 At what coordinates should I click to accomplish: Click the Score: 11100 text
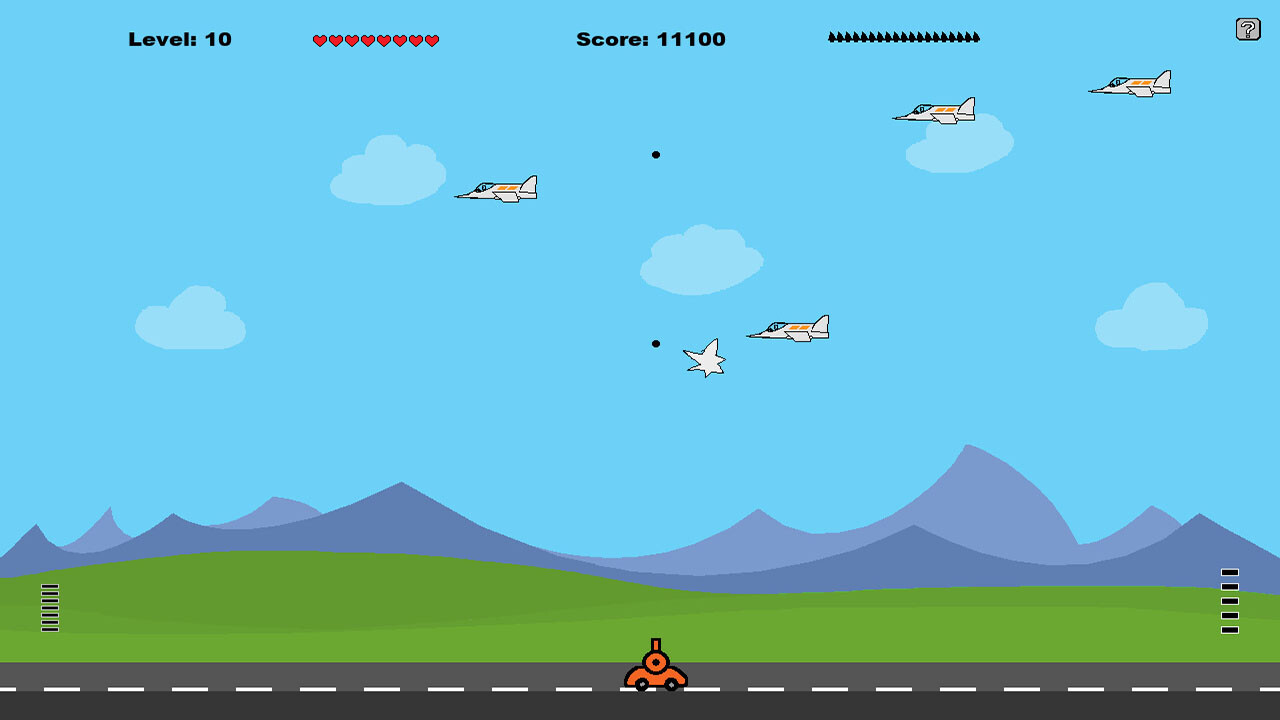point(650,40)
